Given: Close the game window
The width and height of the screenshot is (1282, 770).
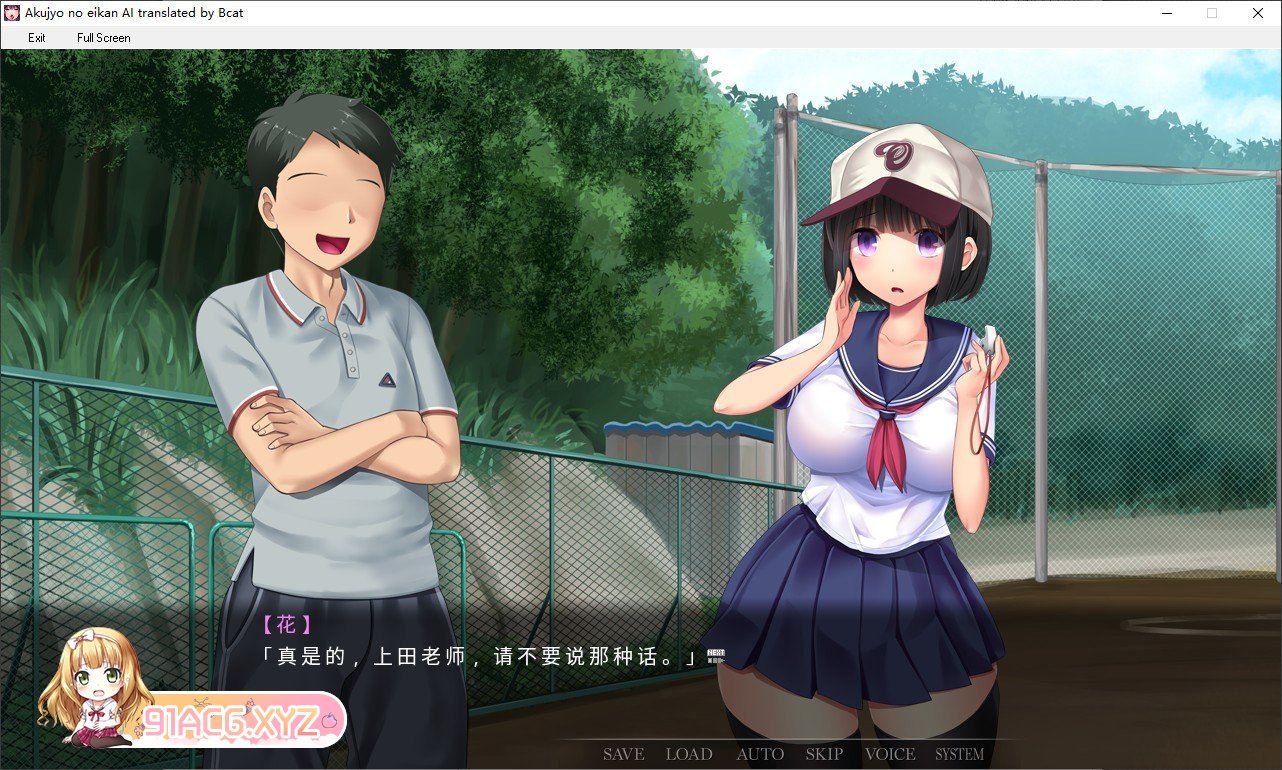Looking at the screenshot, I should coord(1257,13).
